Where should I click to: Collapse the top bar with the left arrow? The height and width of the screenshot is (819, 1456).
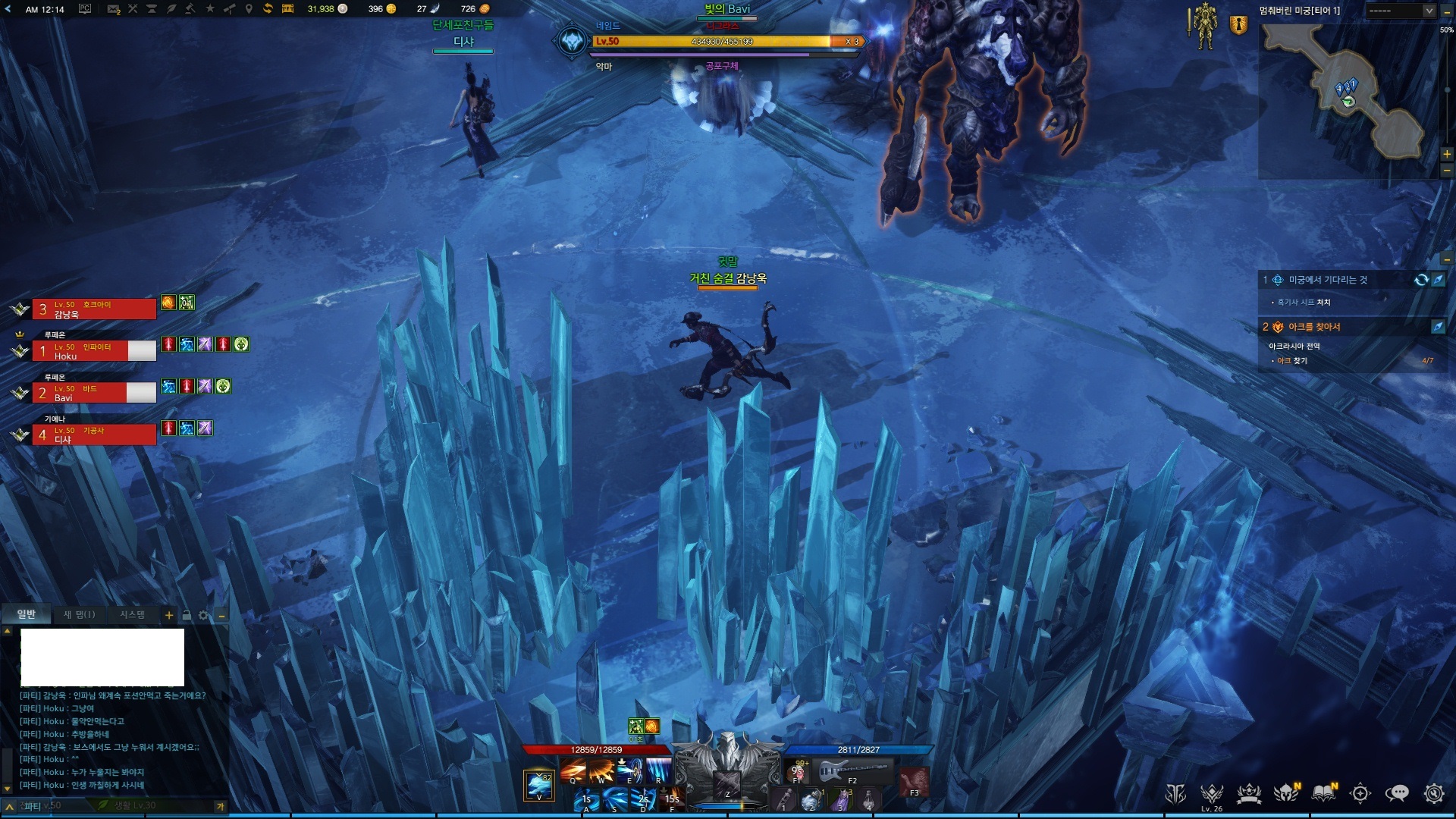pyautogui.click(x=8, y=9)
